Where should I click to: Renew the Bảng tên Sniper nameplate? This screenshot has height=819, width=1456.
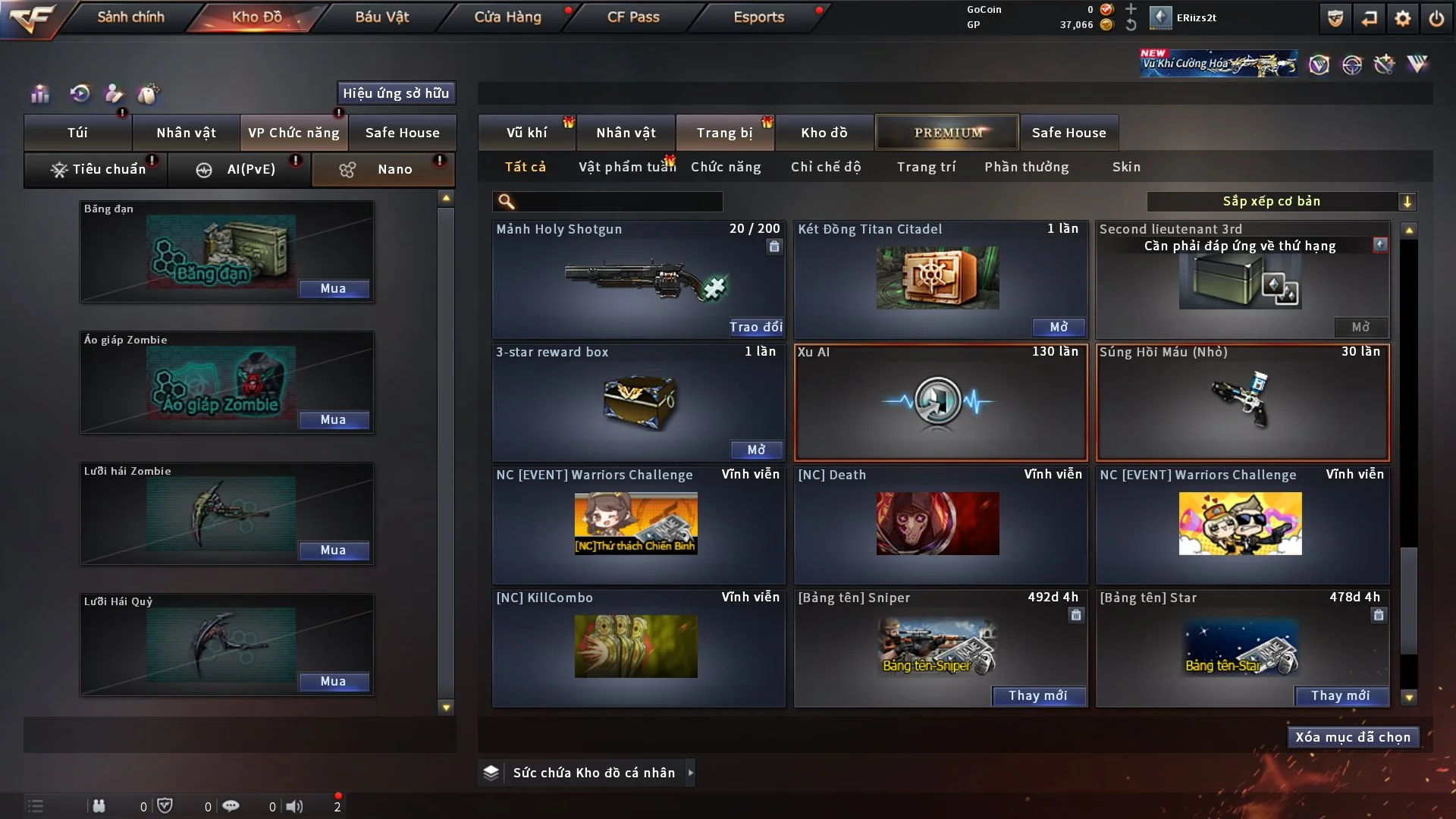click(1037, 696)
